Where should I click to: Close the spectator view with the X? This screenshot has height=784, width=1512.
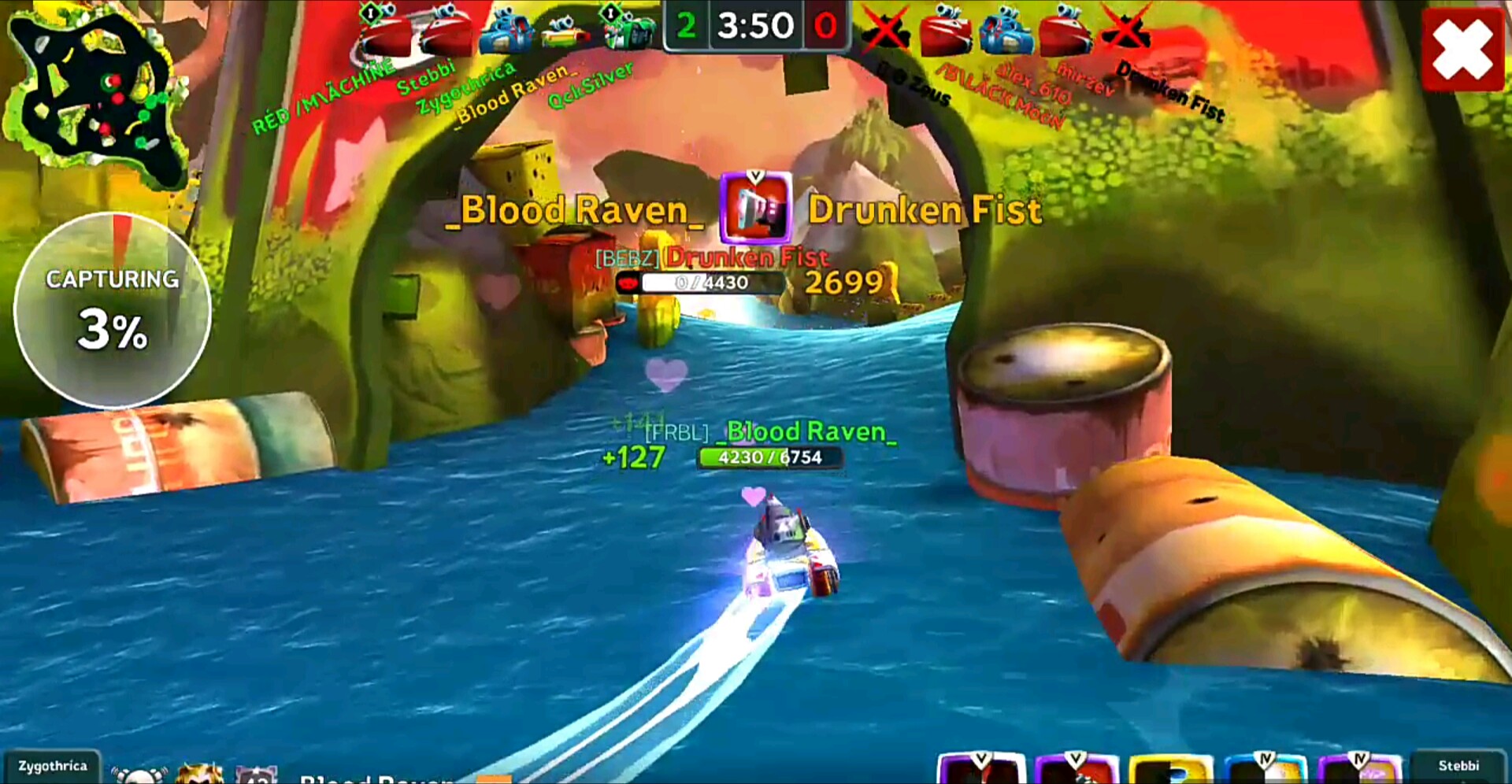click(x=1462, y=50)
